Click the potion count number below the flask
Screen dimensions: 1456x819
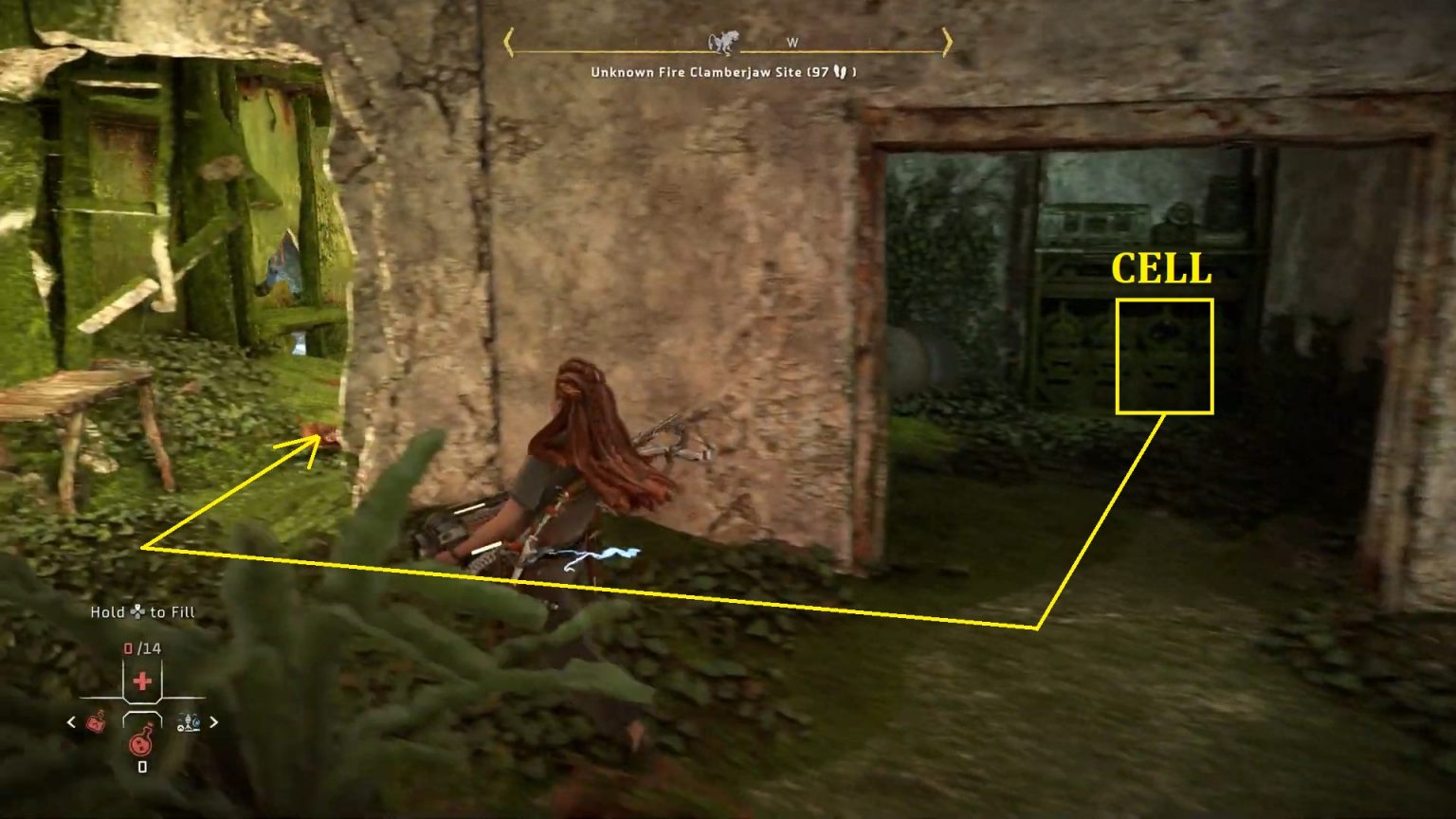pyautogui.click(x=142, y=766)
